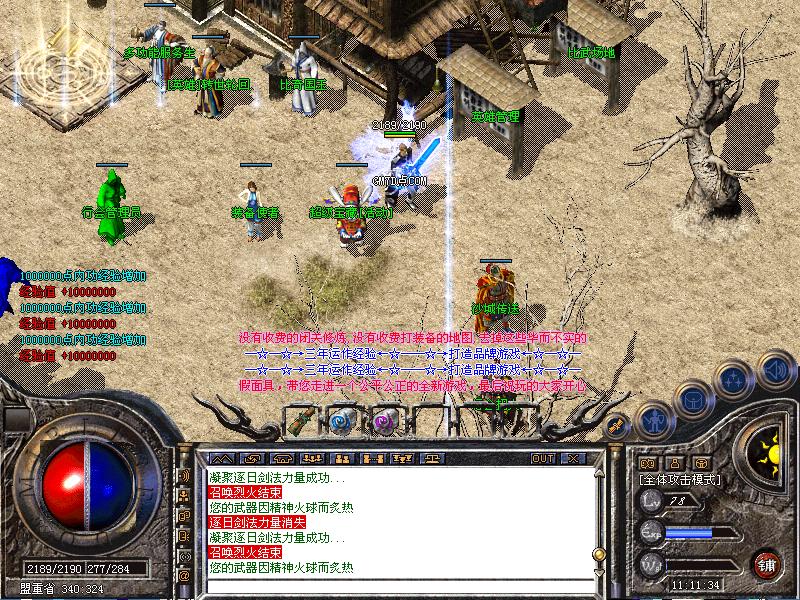Open the bag inventory round button
800x600 pixels.
692,400
